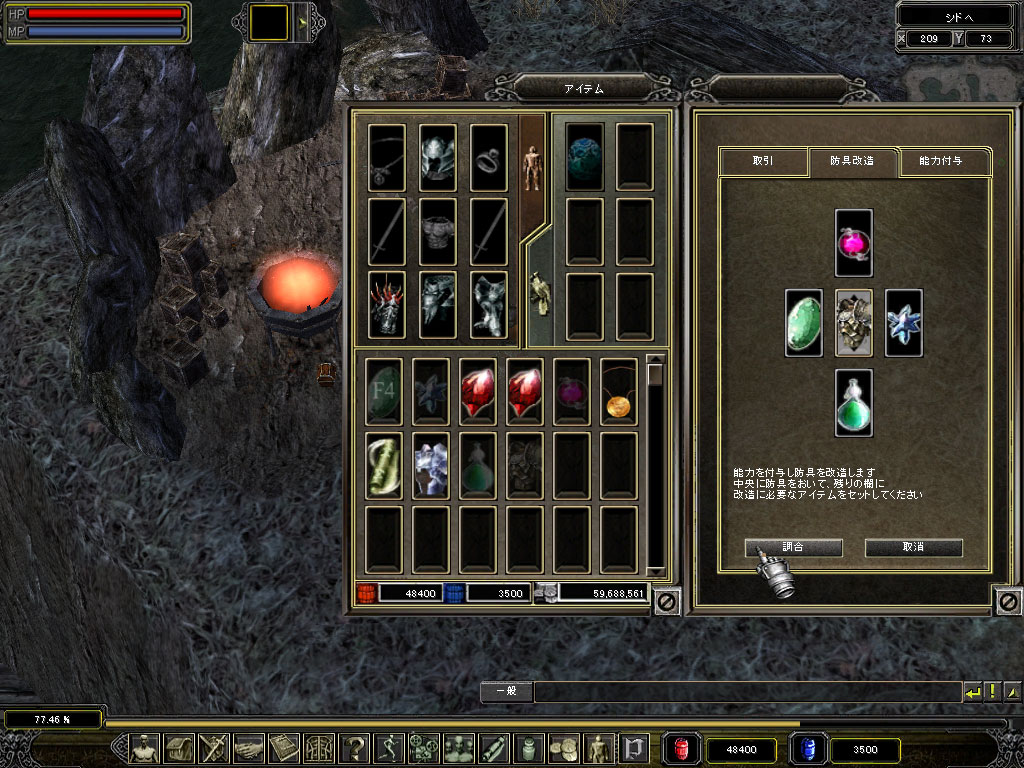This screenshot has width=1024, height=768.
Task: Select the green potion flask in crafting panel
Action: [854, 402]
